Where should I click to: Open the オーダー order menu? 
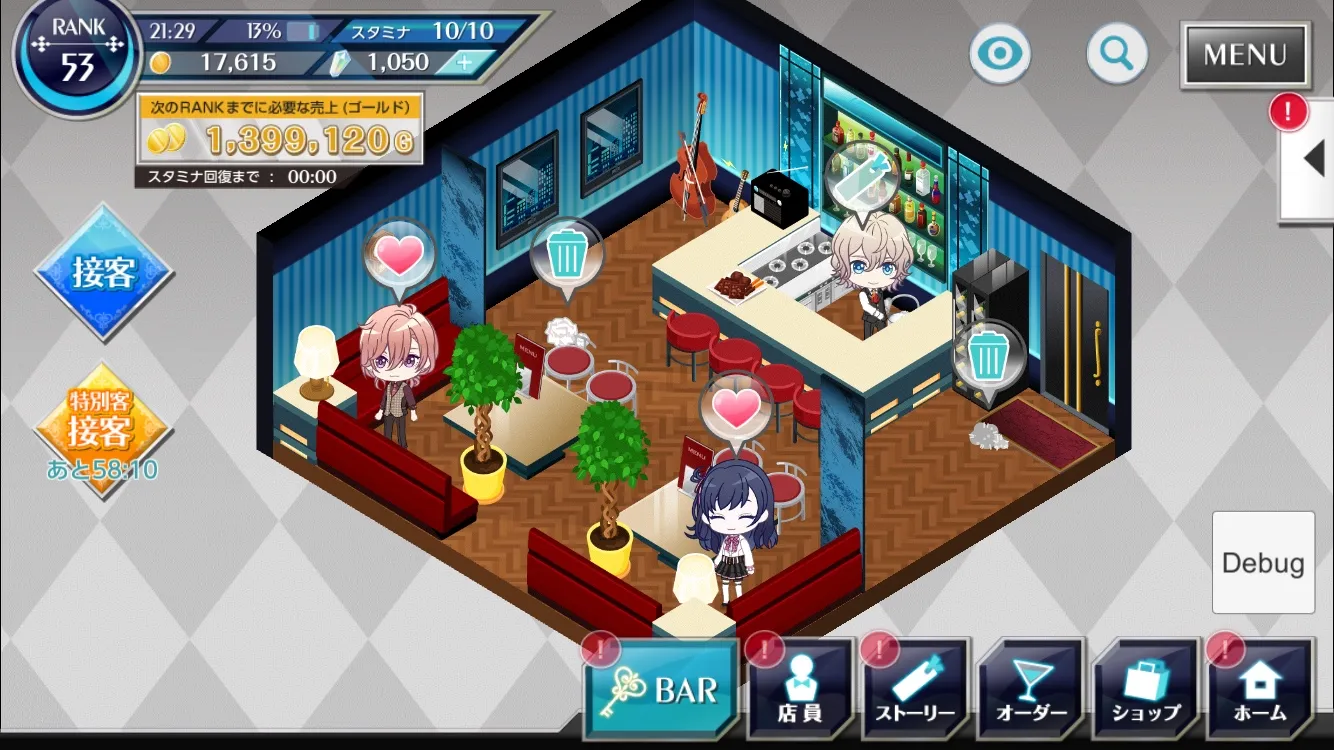[x=1031, y=690]
